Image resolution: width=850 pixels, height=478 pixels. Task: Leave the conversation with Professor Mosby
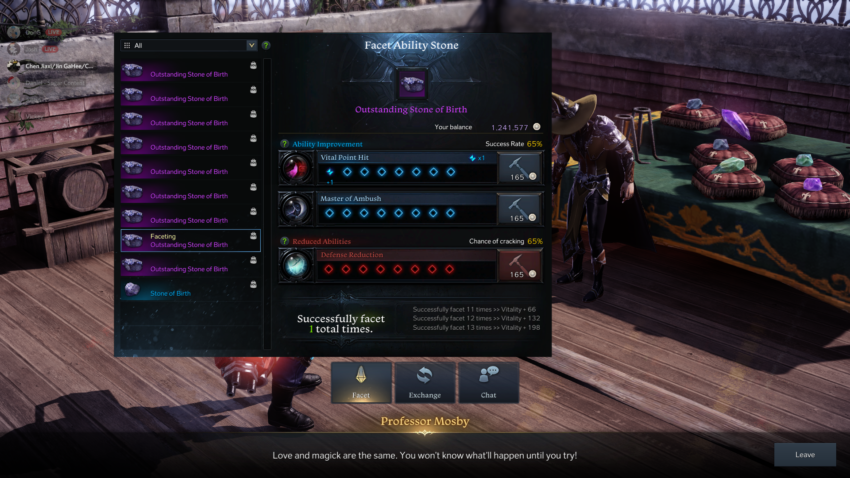click(804, 455)
